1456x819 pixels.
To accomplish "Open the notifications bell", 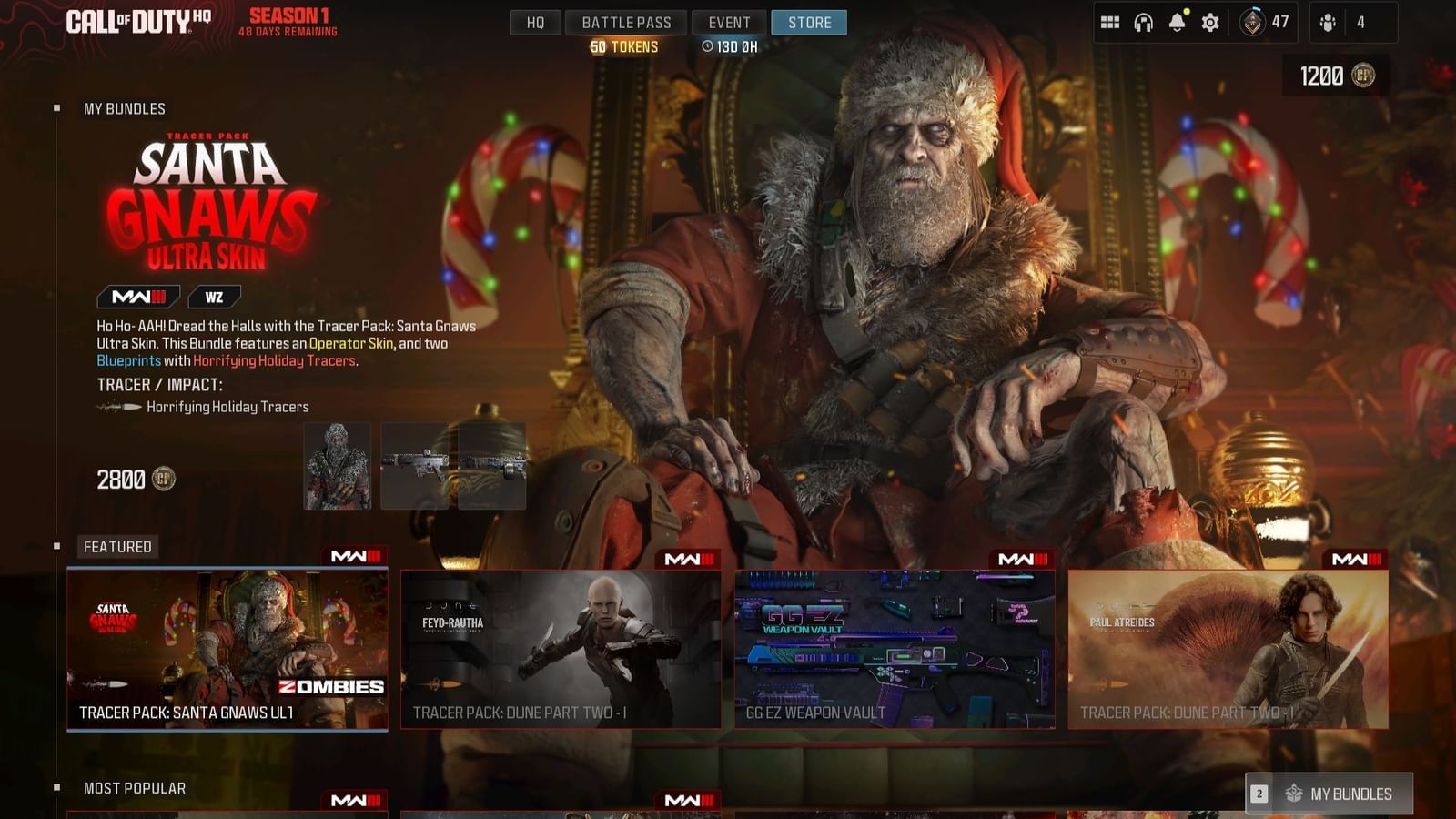I will coord(1178,22).
